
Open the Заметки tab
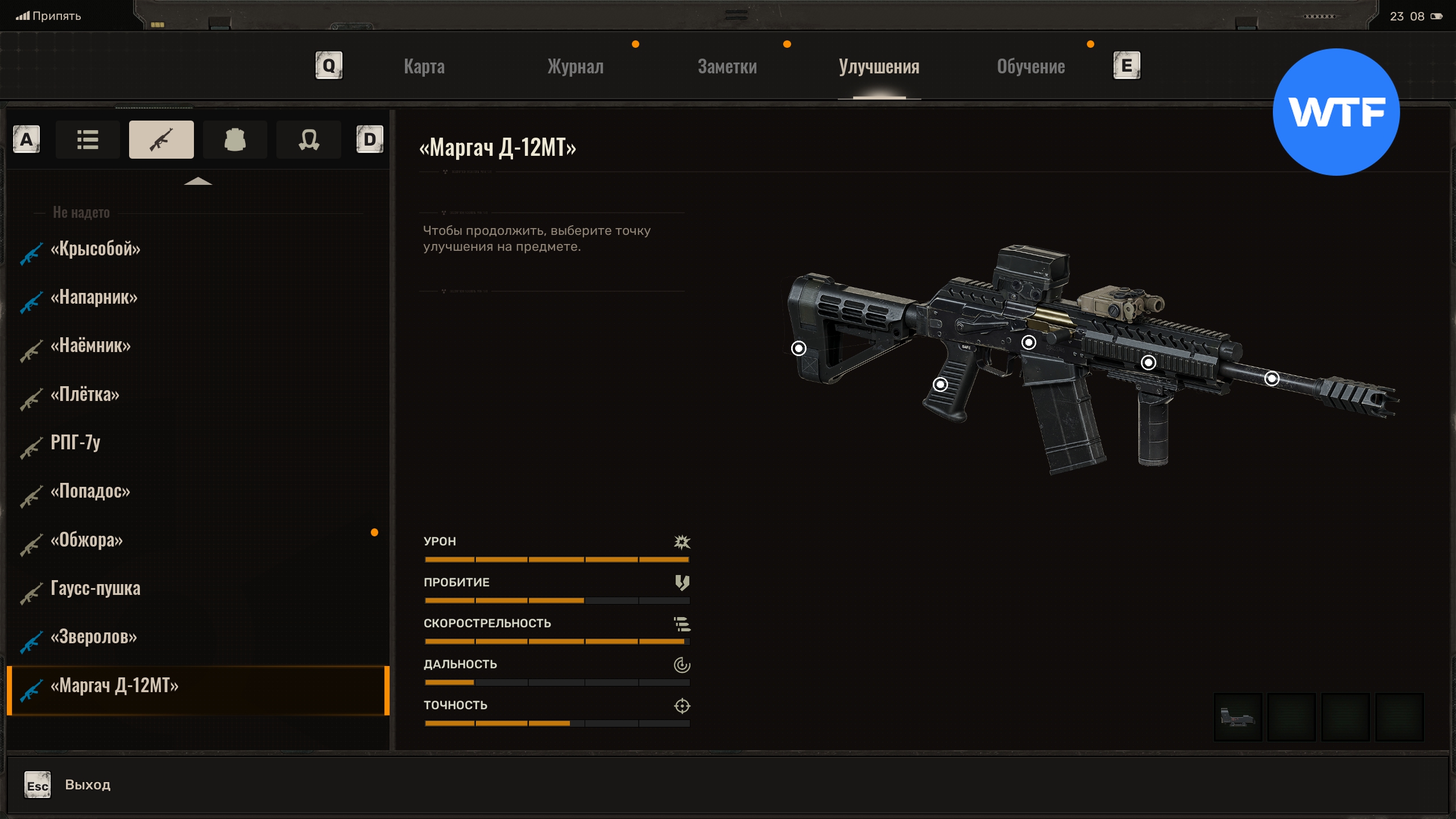(727, 67)
